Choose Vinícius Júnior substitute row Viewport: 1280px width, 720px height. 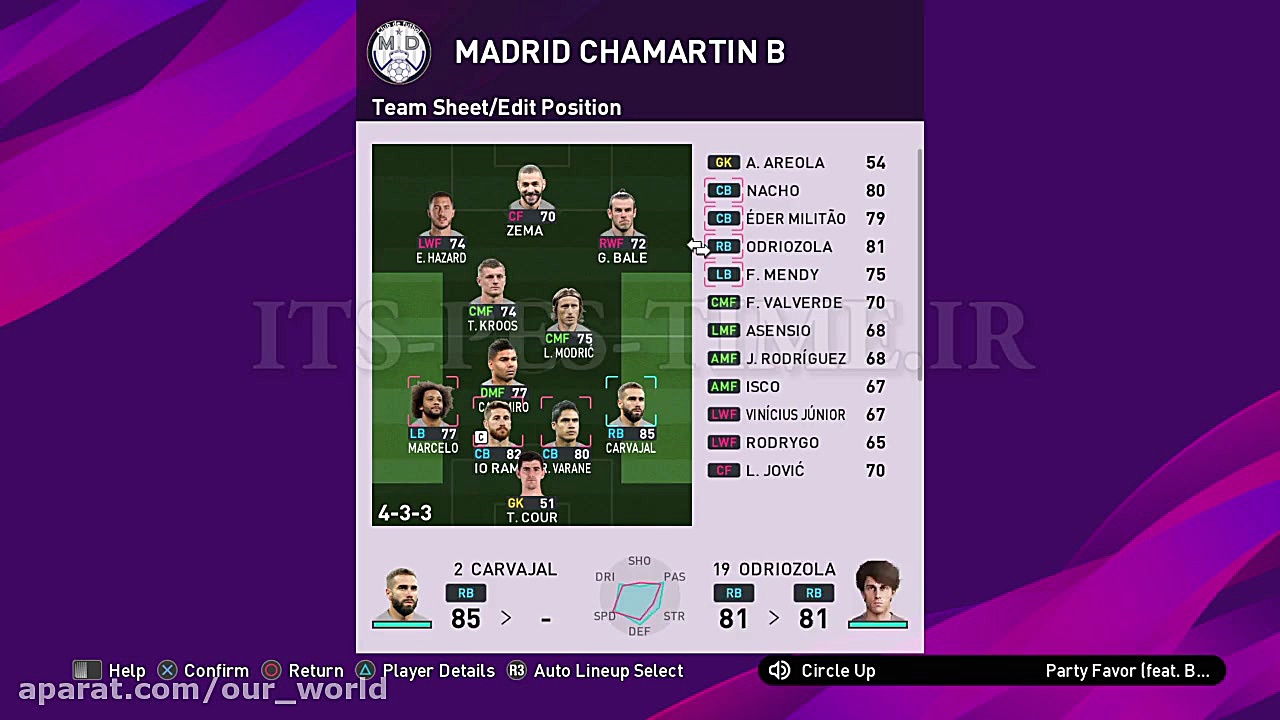(796, 415)
